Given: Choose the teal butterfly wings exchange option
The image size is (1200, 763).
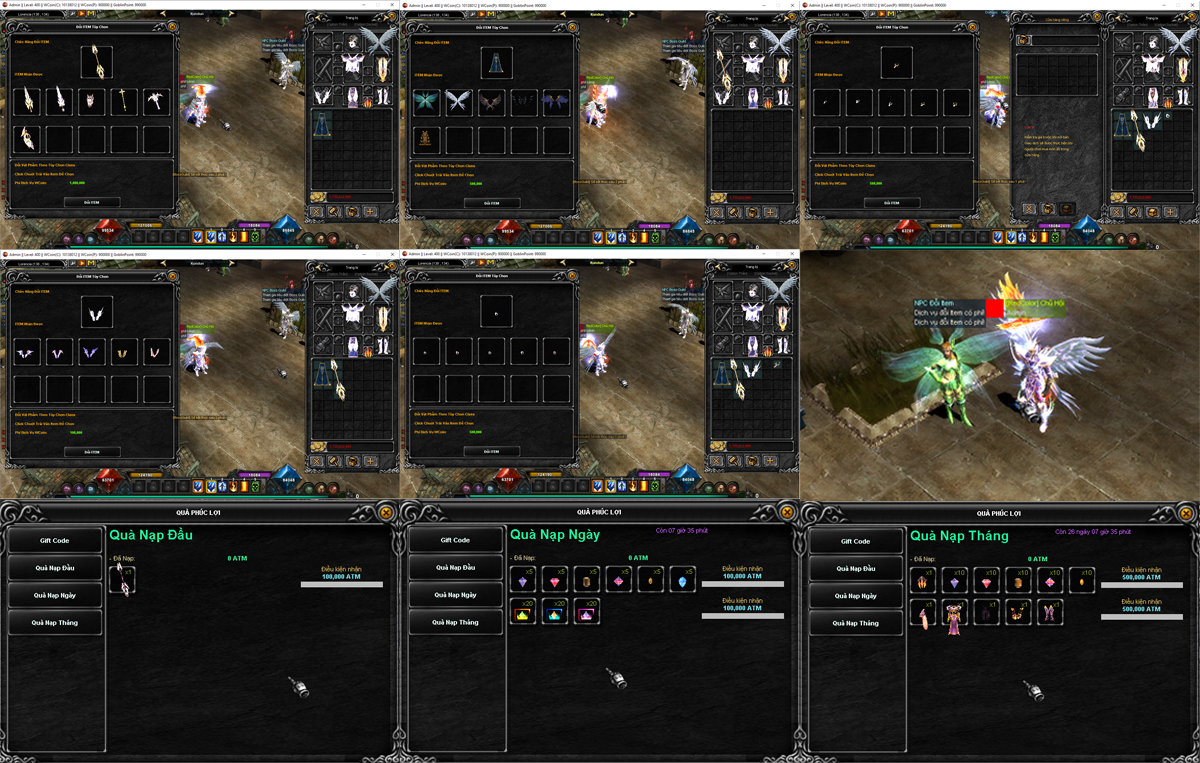Looking at the screenshot, I should 427,101.
